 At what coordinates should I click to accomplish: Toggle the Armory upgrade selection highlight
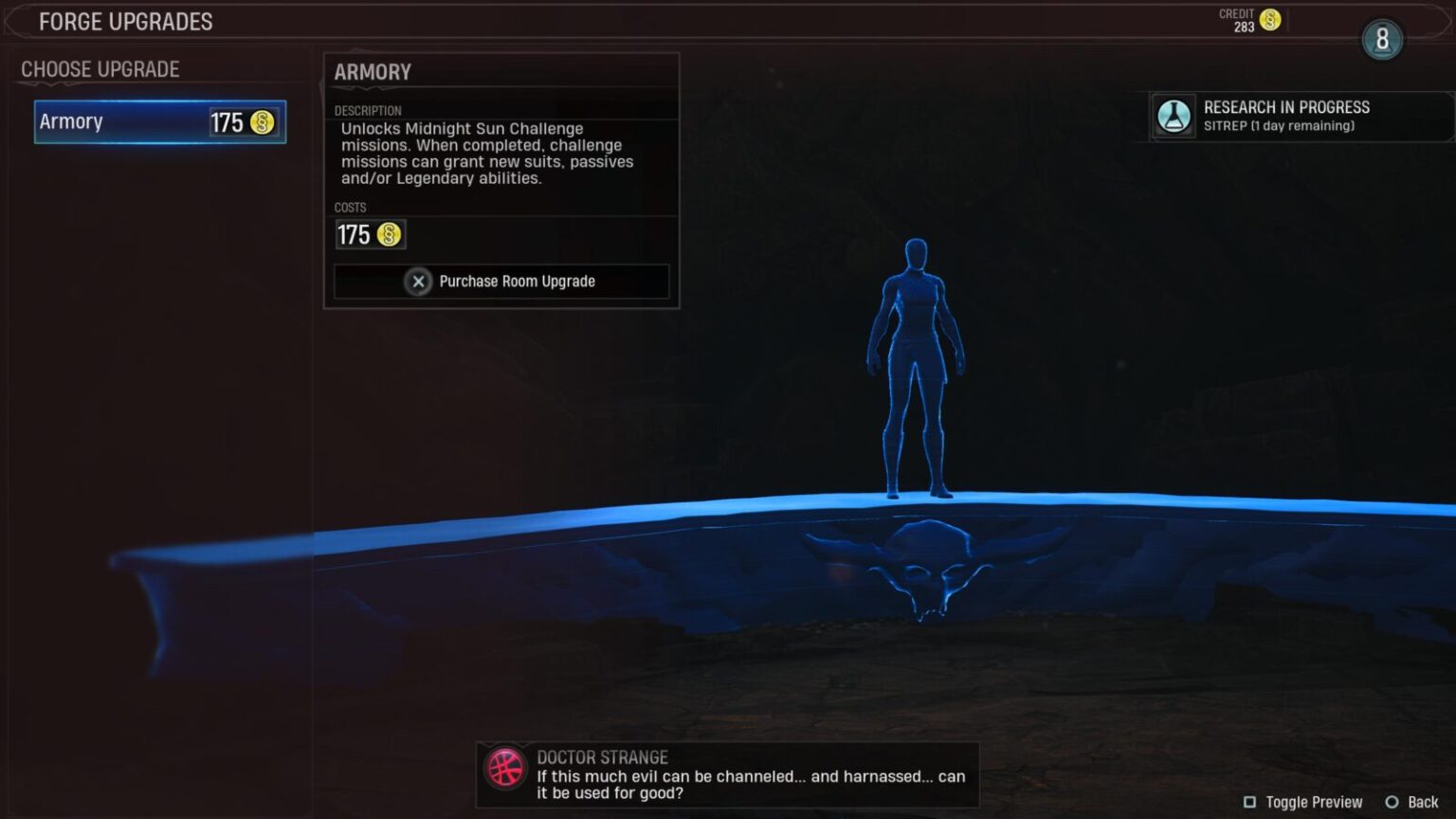pyautogui.click(x=159, y=121)
